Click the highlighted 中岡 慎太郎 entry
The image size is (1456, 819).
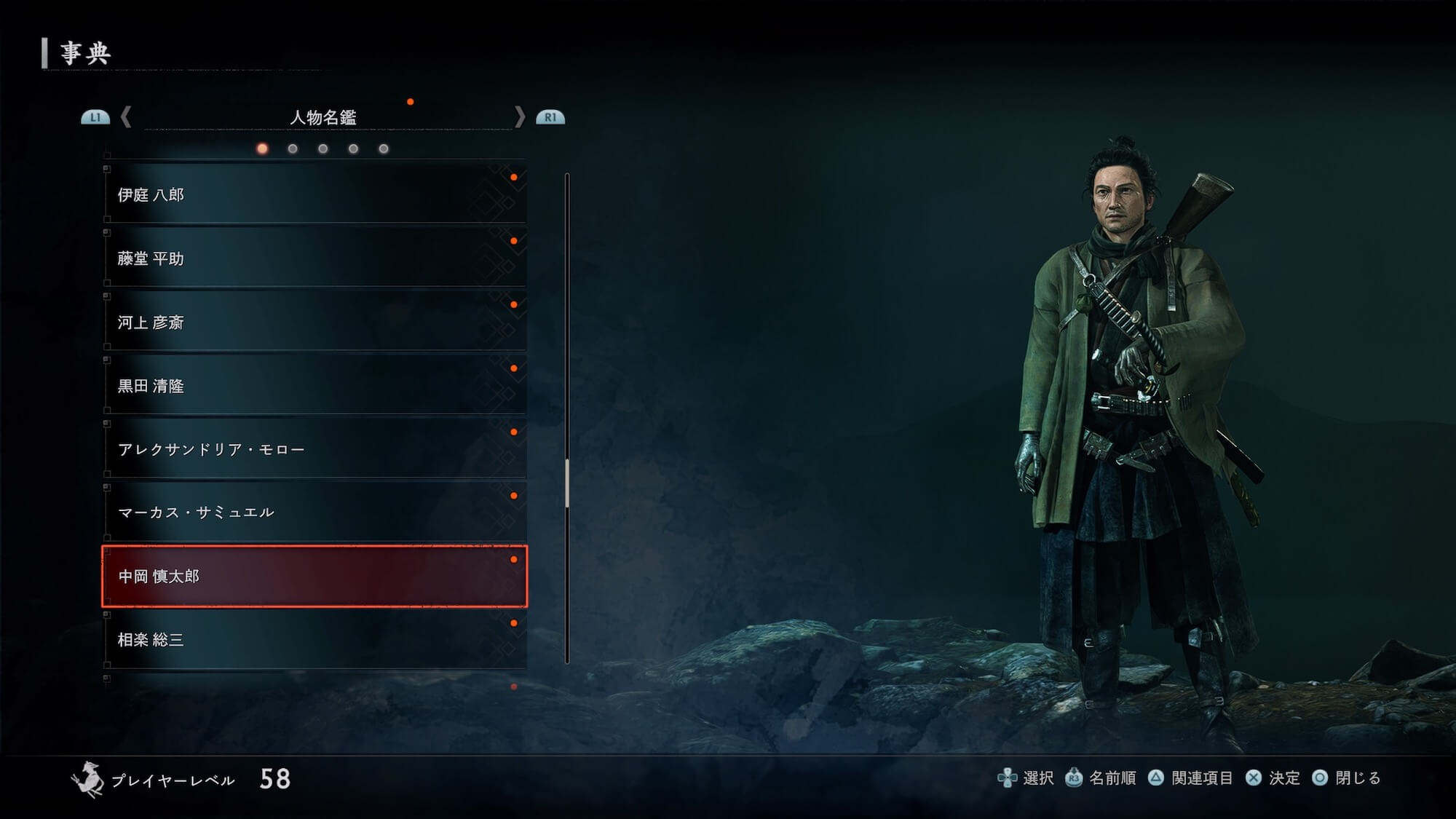click(314, 576)
